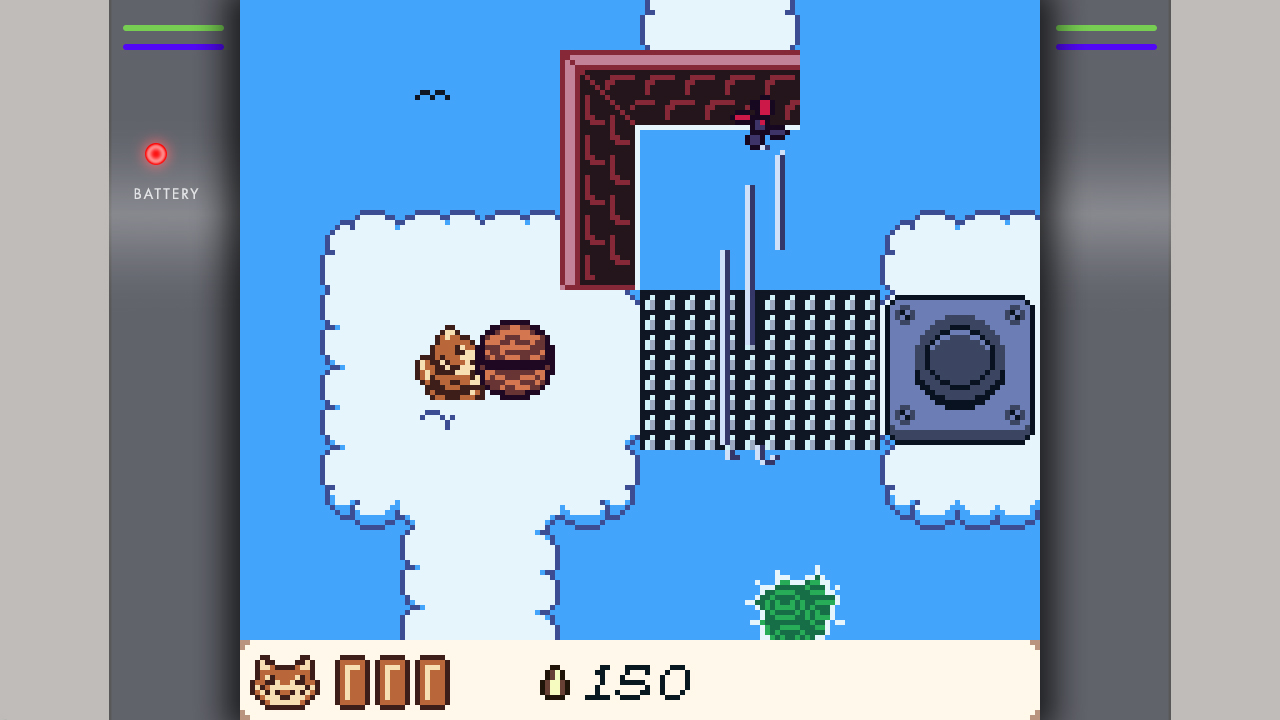This screenshot has width=1280, height=720.
Task: Toggle the middle brown health bar
Action: point(393,682)
